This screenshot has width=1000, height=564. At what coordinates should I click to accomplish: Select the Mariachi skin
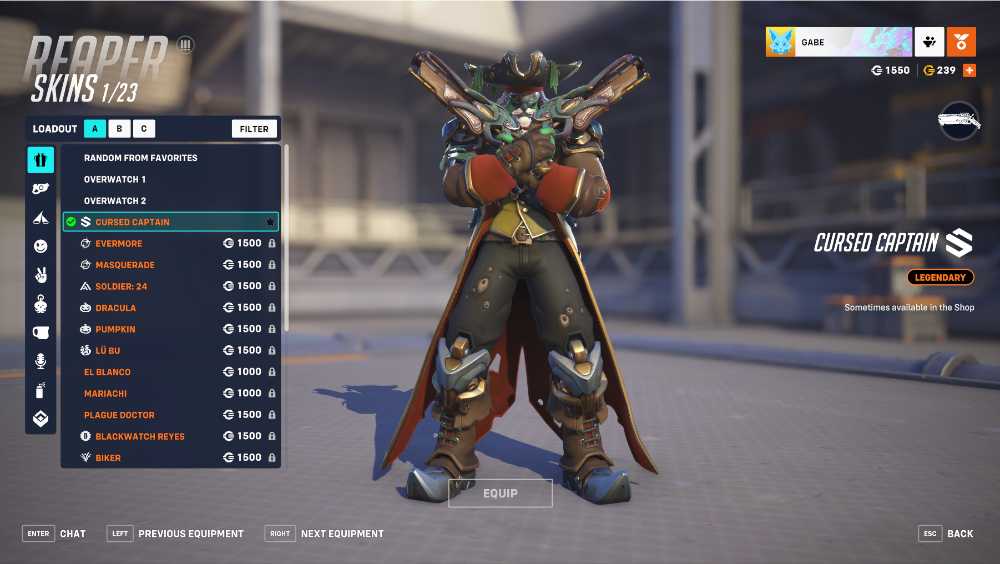click(x=105, y=394)
